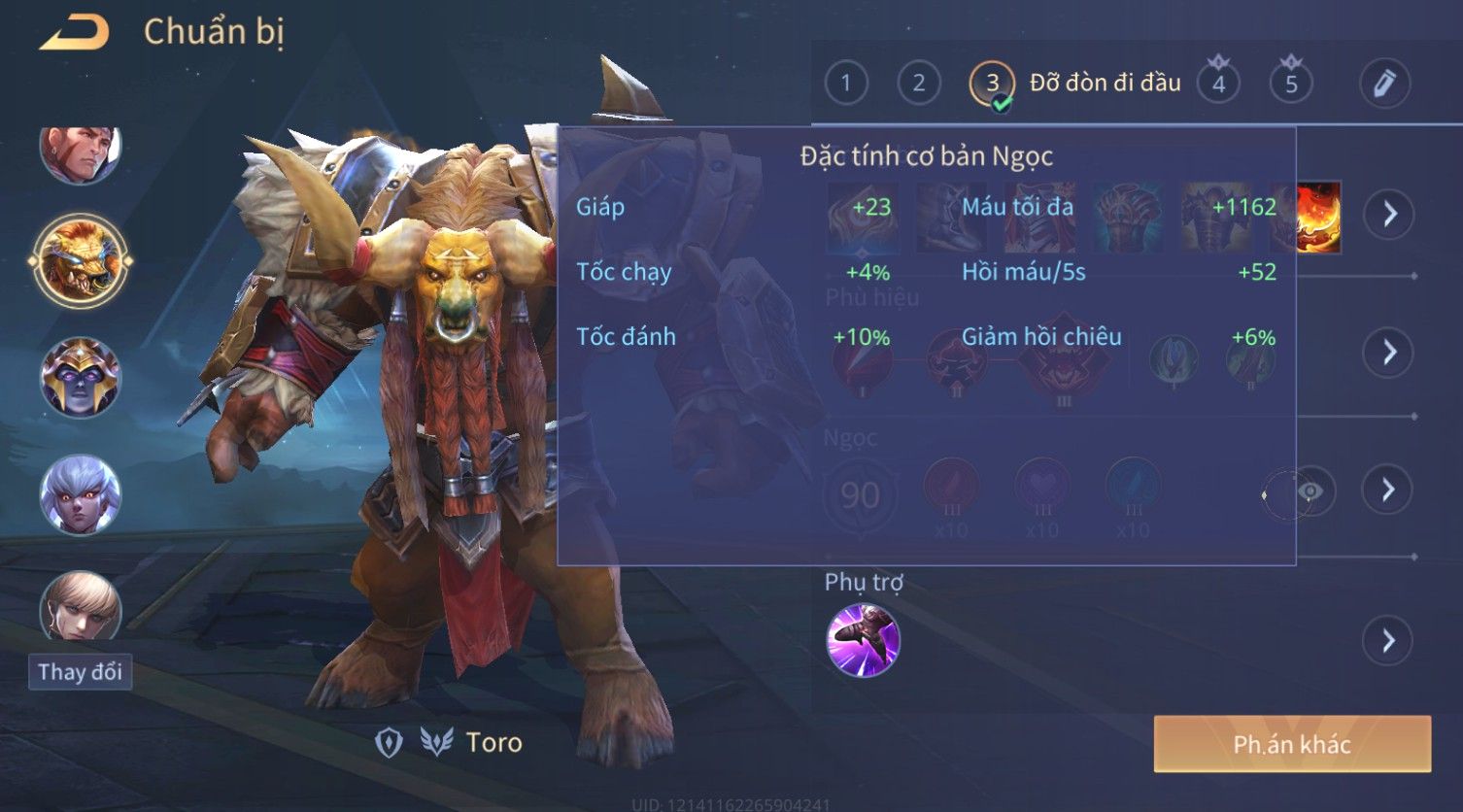This screenshot has width=1463, height=812.
Task: Open the equipment build arrow
Action: click(1389, 214)
